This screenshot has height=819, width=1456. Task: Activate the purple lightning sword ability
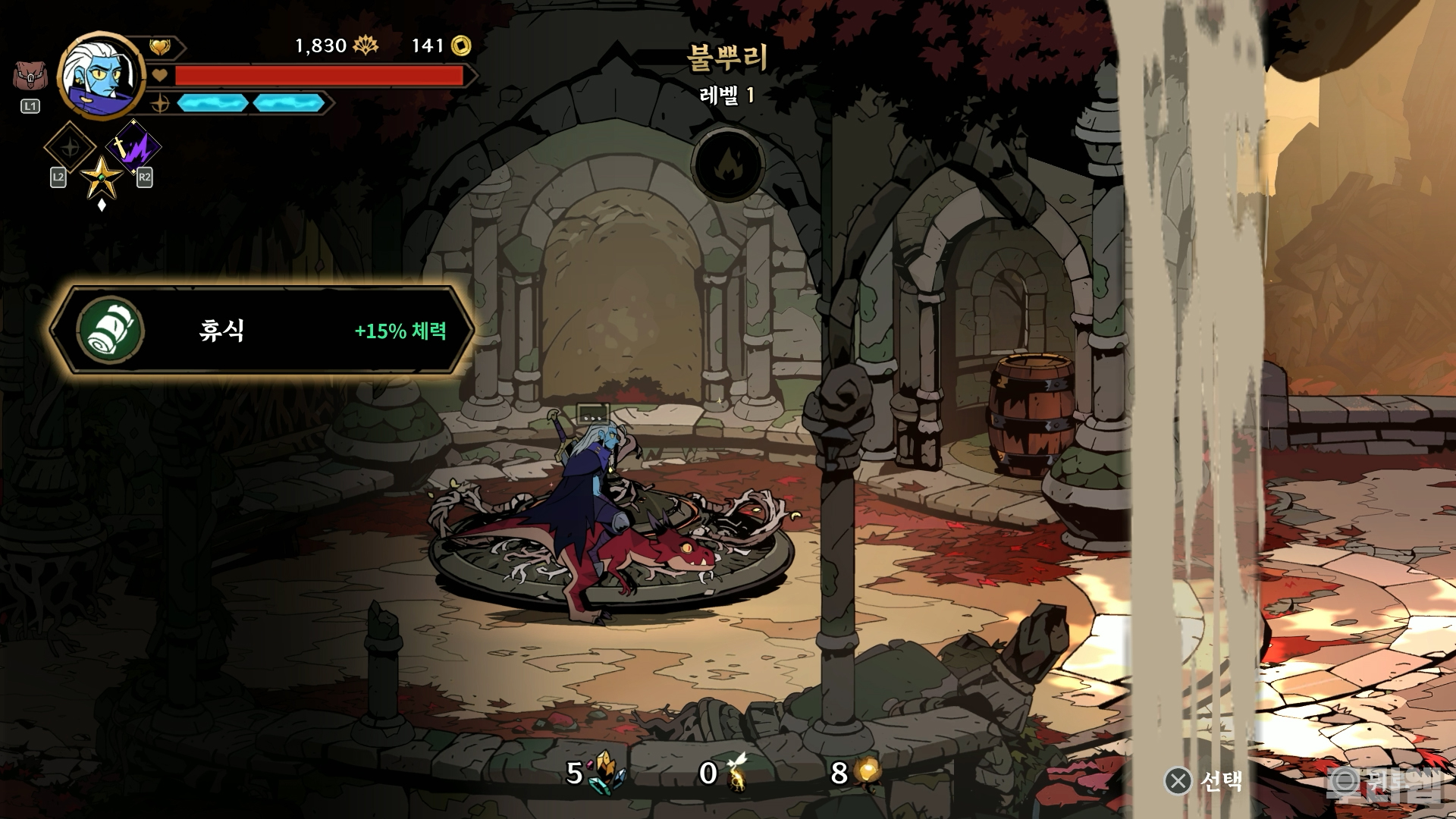[133, 146]
